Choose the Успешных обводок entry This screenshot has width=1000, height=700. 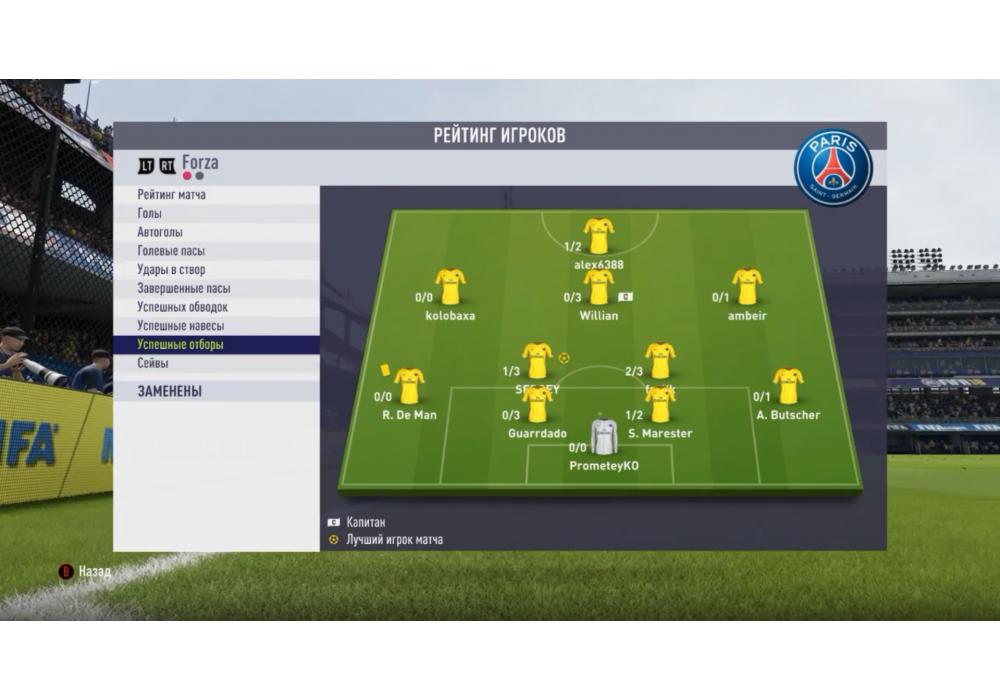click(183, 307)
